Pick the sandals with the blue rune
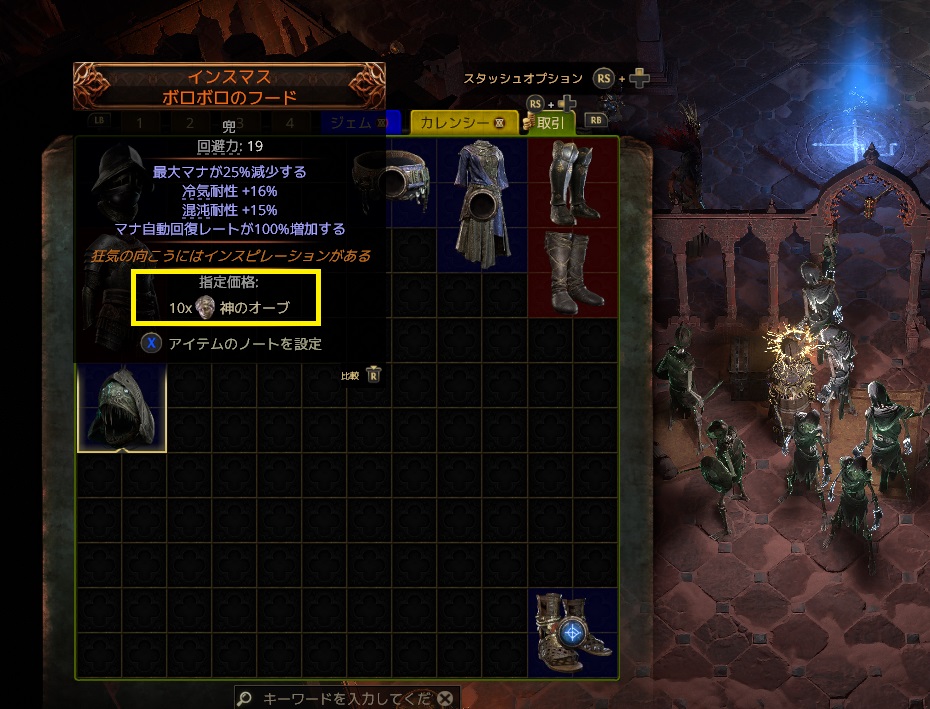930x709 pixels. [572, 633]
